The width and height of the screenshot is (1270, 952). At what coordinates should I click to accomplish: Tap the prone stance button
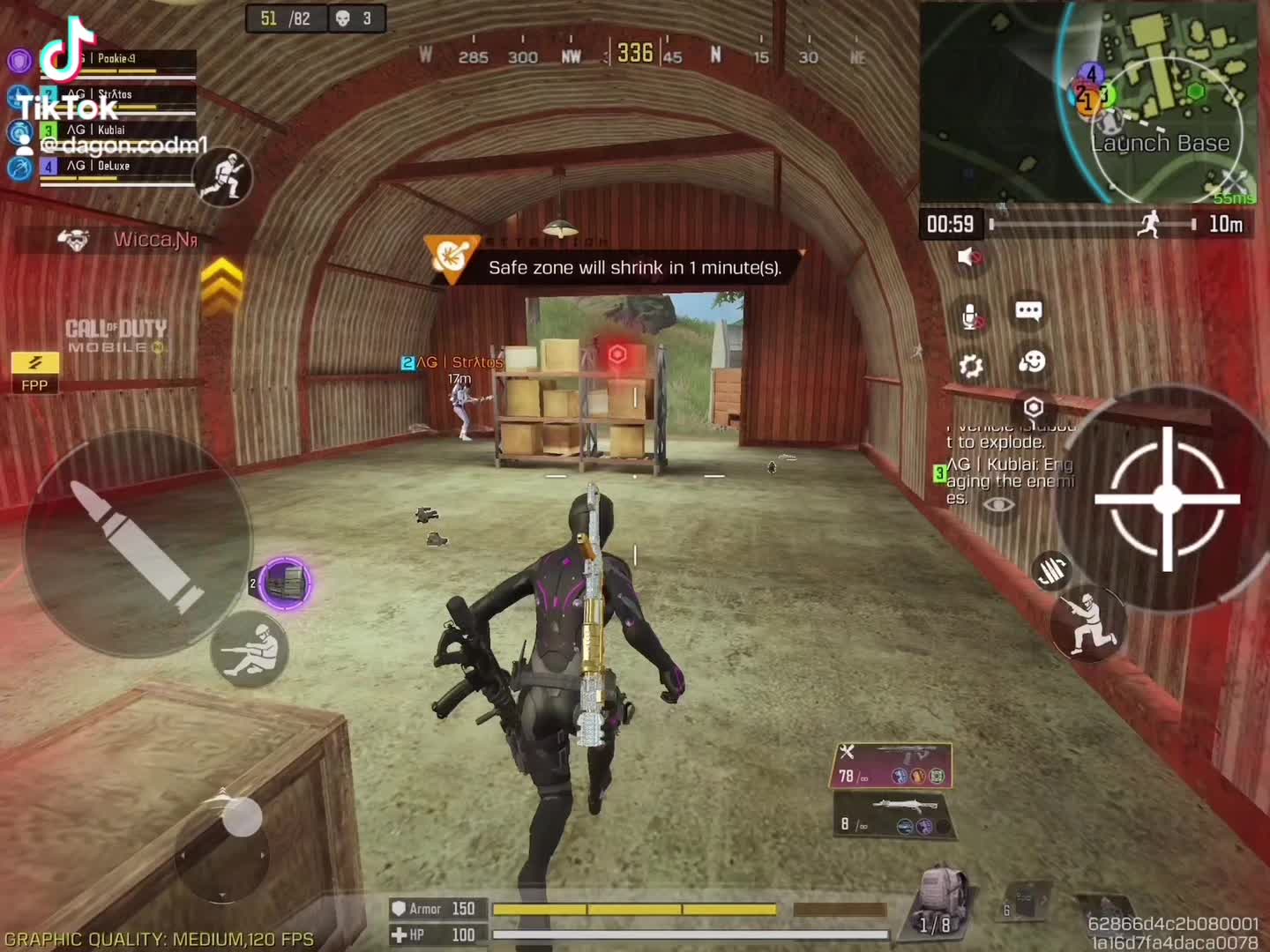[250, 651]
